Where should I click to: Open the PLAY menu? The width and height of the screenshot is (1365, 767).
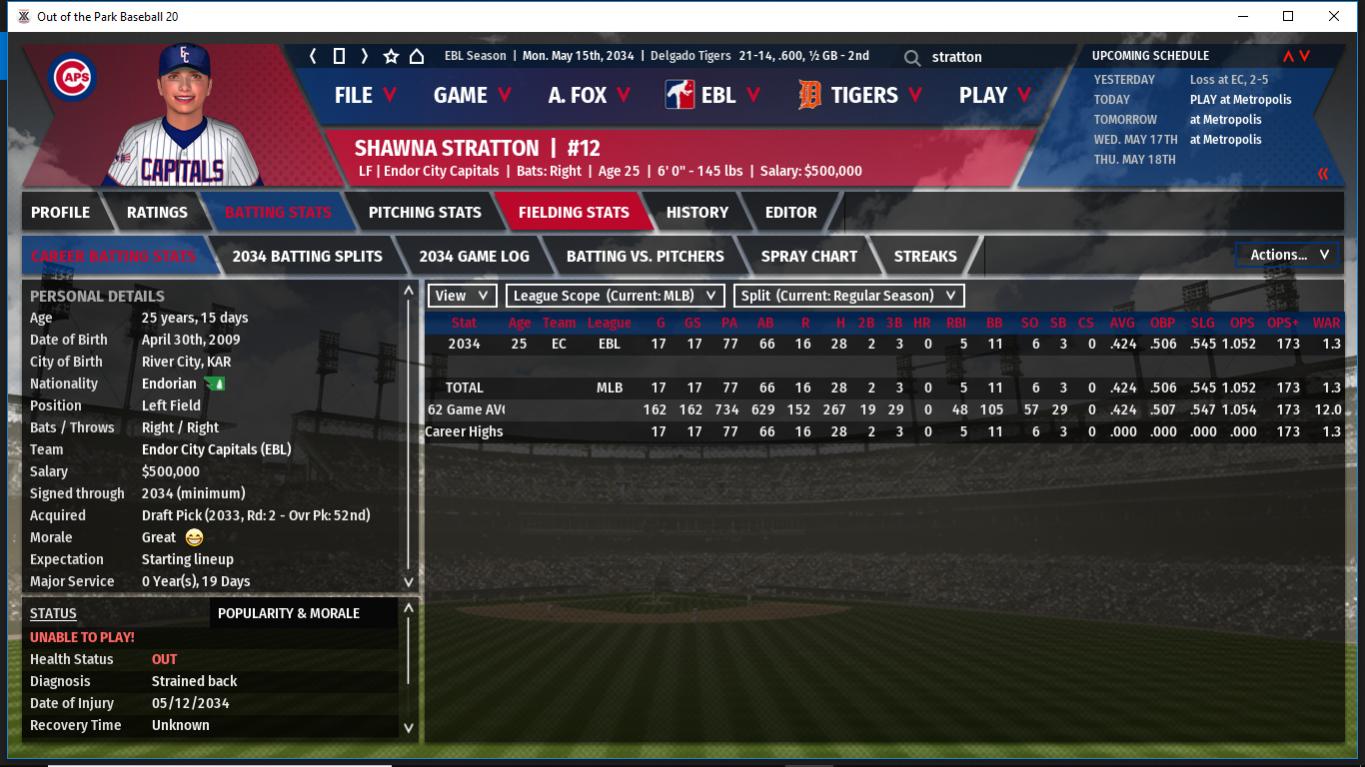click(995, 95)
